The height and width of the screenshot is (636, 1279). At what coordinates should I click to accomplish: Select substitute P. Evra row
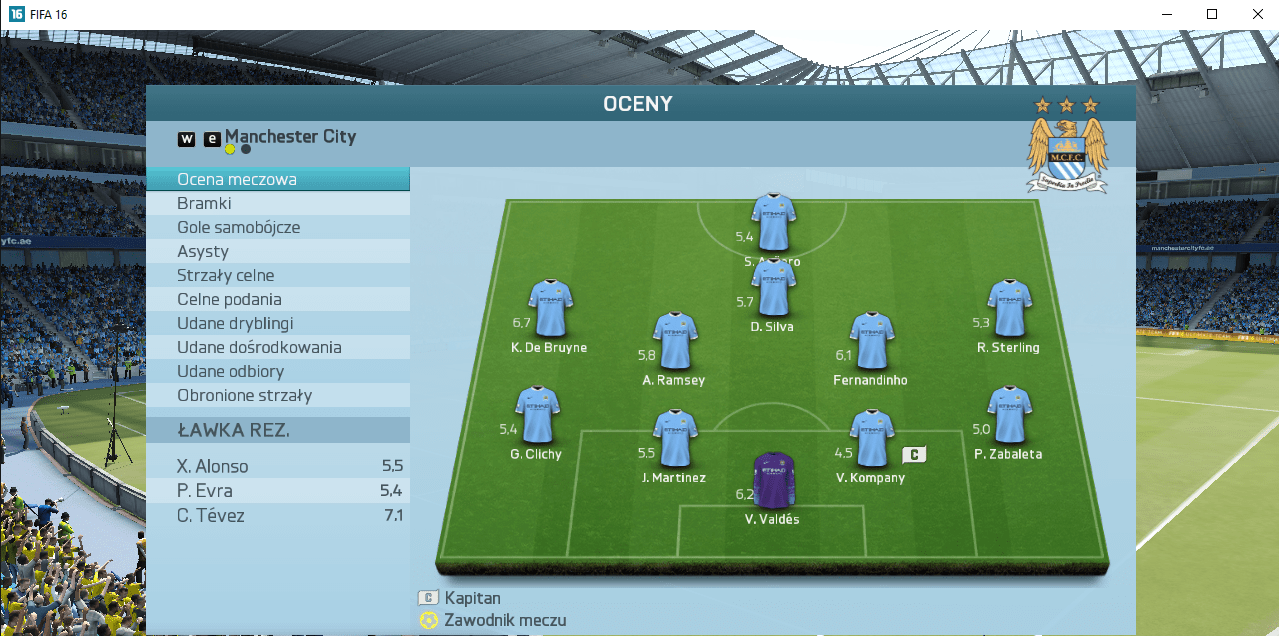coord(277,491)
